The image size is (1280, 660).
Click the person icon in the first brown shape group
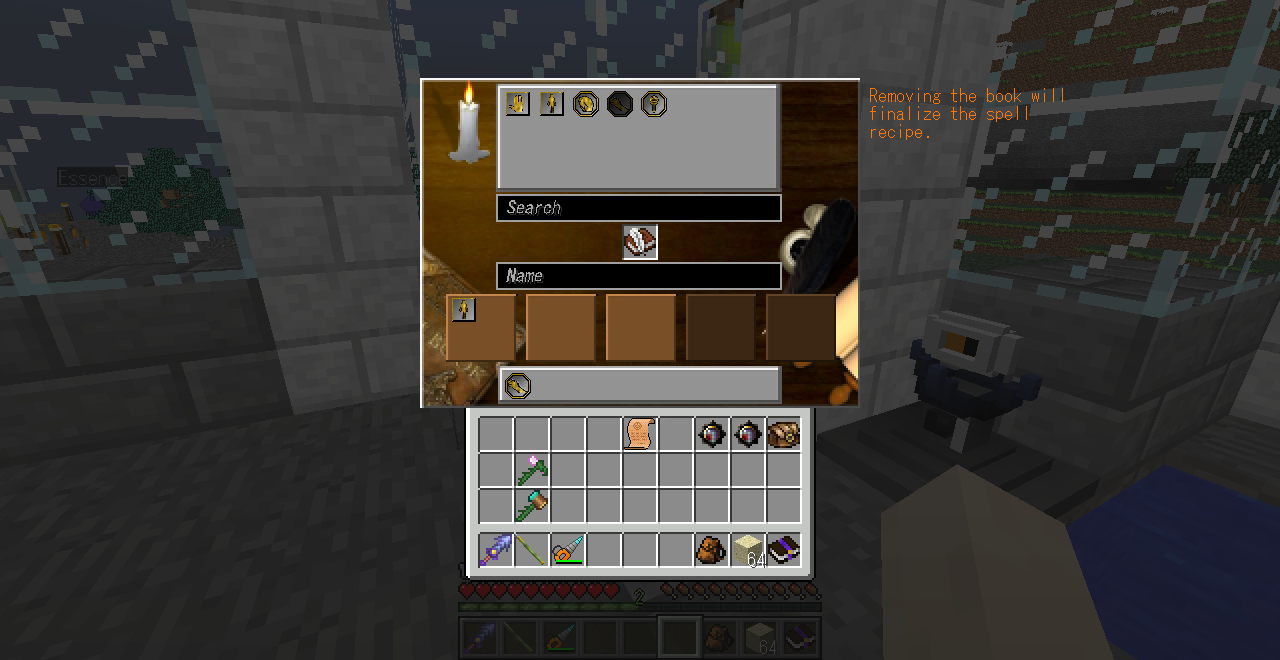tap(463, 310)
